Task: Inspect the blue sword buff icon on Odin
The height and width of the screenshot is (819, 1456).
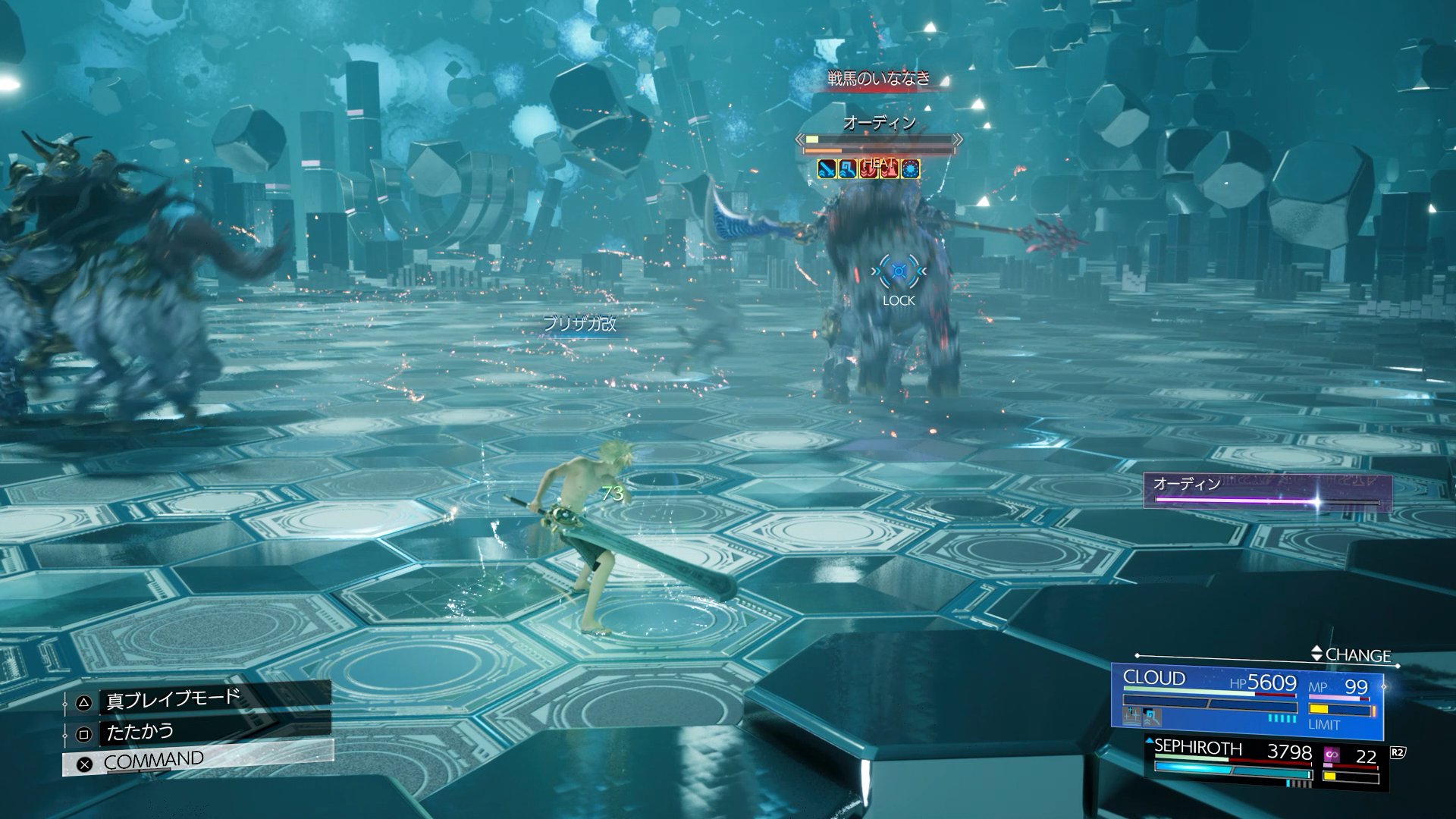Action: [827, 169]
